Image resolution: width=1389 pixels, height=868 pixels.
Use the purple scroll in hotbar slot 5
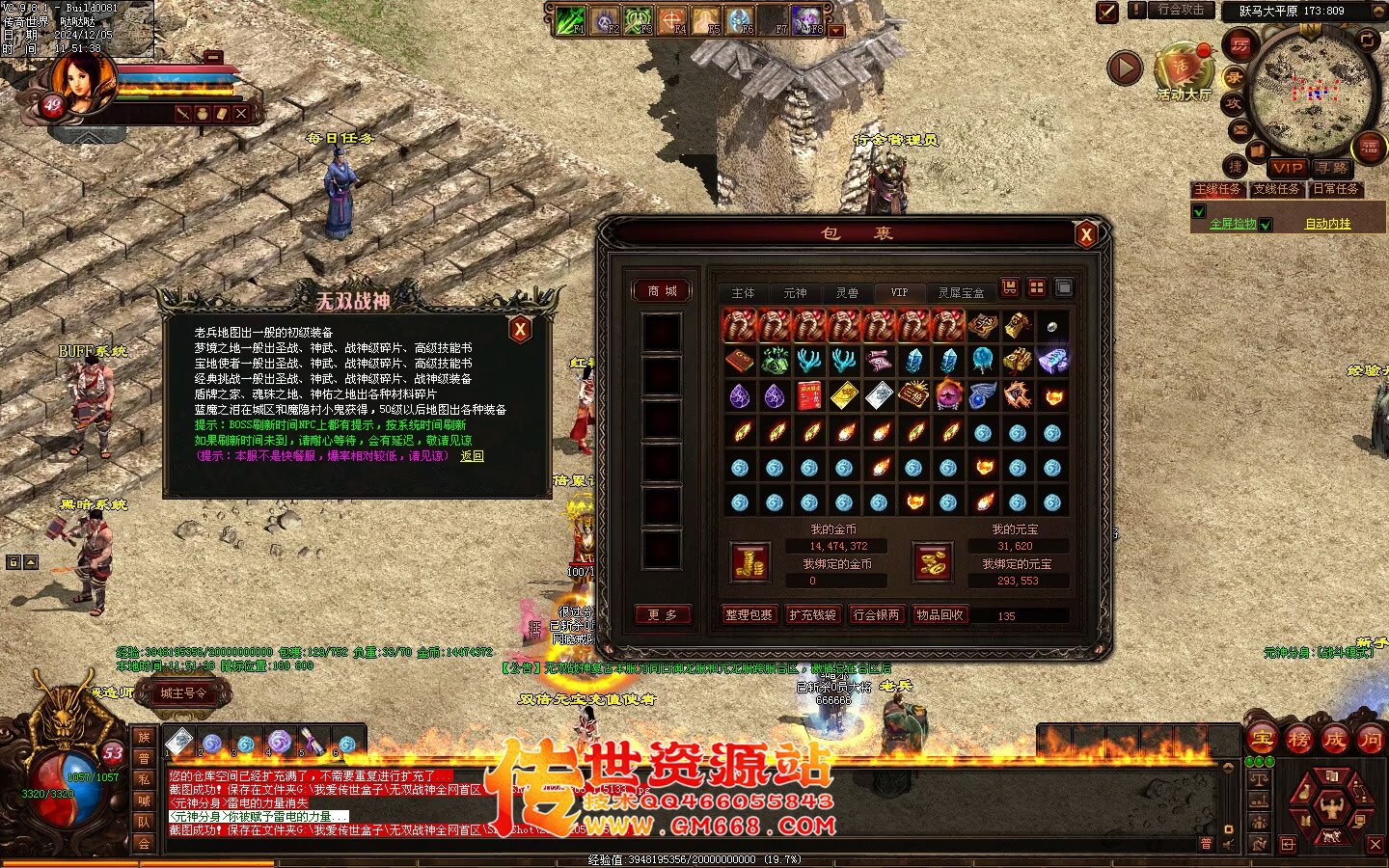312,743
